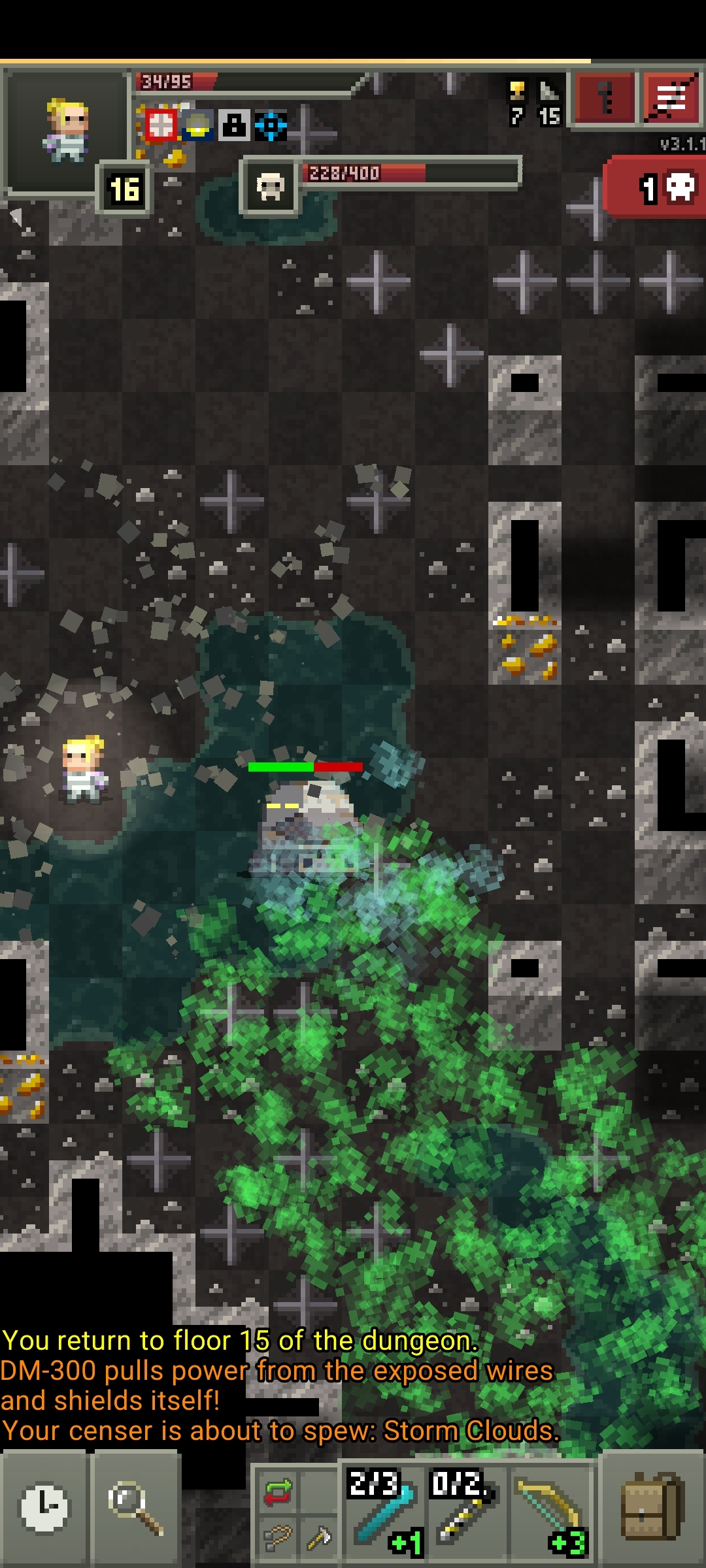
Task: Tap the red cross buff icon
Action: (x=161, y=125)
